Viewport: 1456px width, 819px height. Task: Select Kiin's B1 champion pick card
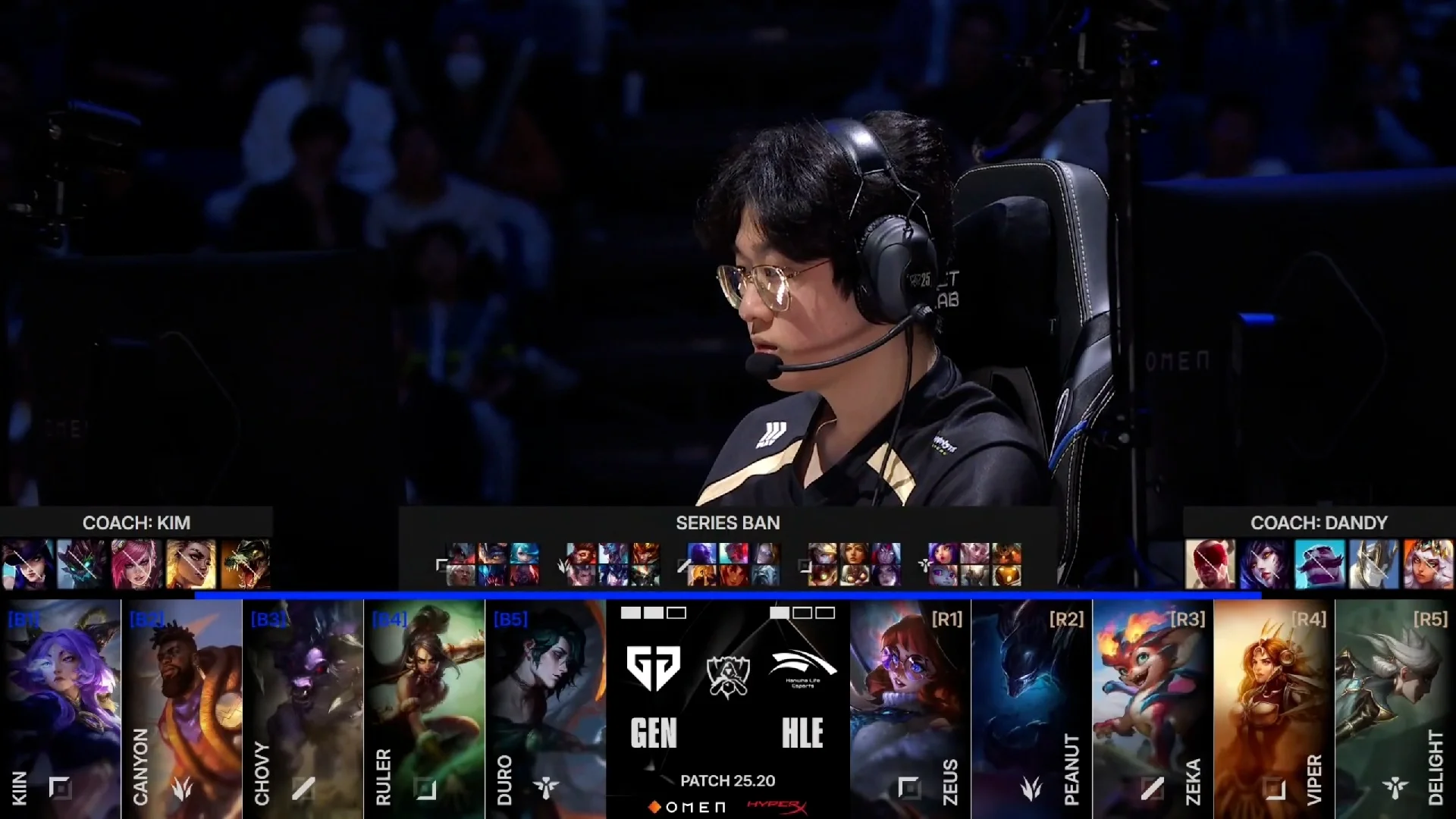tap(61, 709)
